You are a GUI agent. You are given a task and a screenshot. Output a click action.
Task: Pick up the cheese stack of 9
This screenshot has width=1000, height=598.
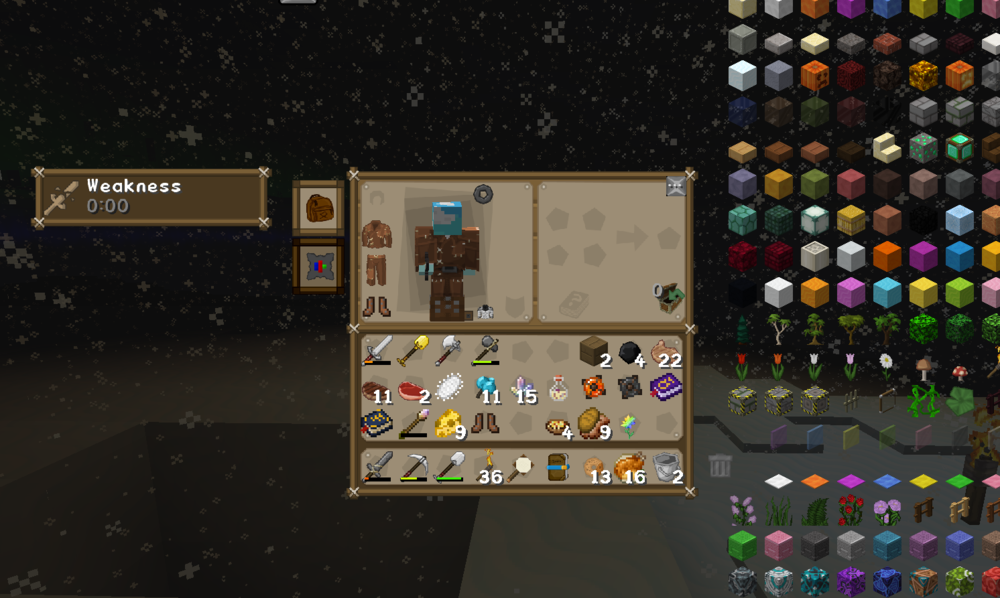(x=449, y=424)
